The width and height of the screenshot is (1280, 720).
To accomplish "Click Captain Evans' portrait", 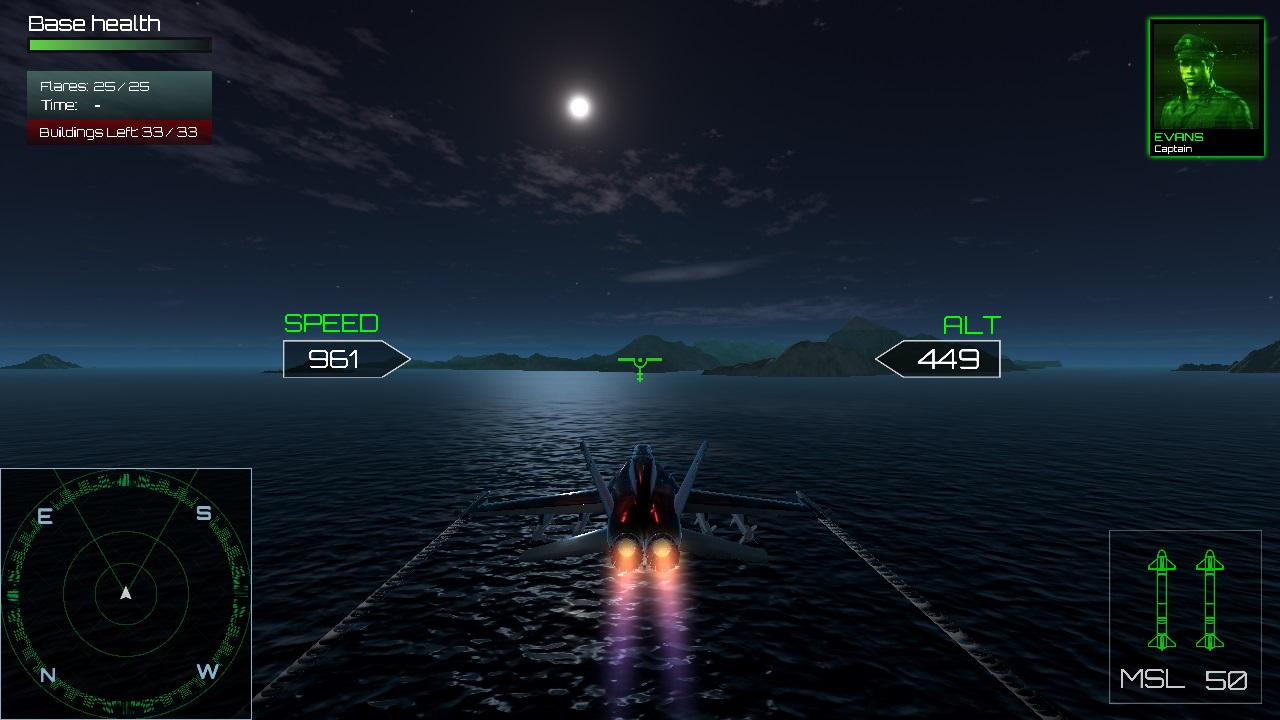I will [x=1205, y=75].
